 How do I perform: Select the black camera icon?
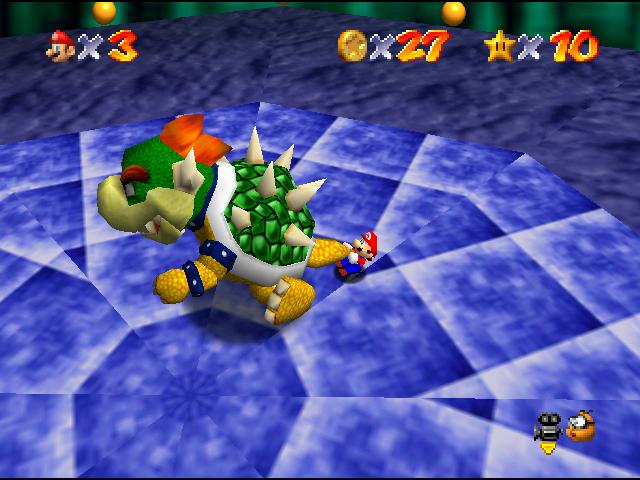548,427
